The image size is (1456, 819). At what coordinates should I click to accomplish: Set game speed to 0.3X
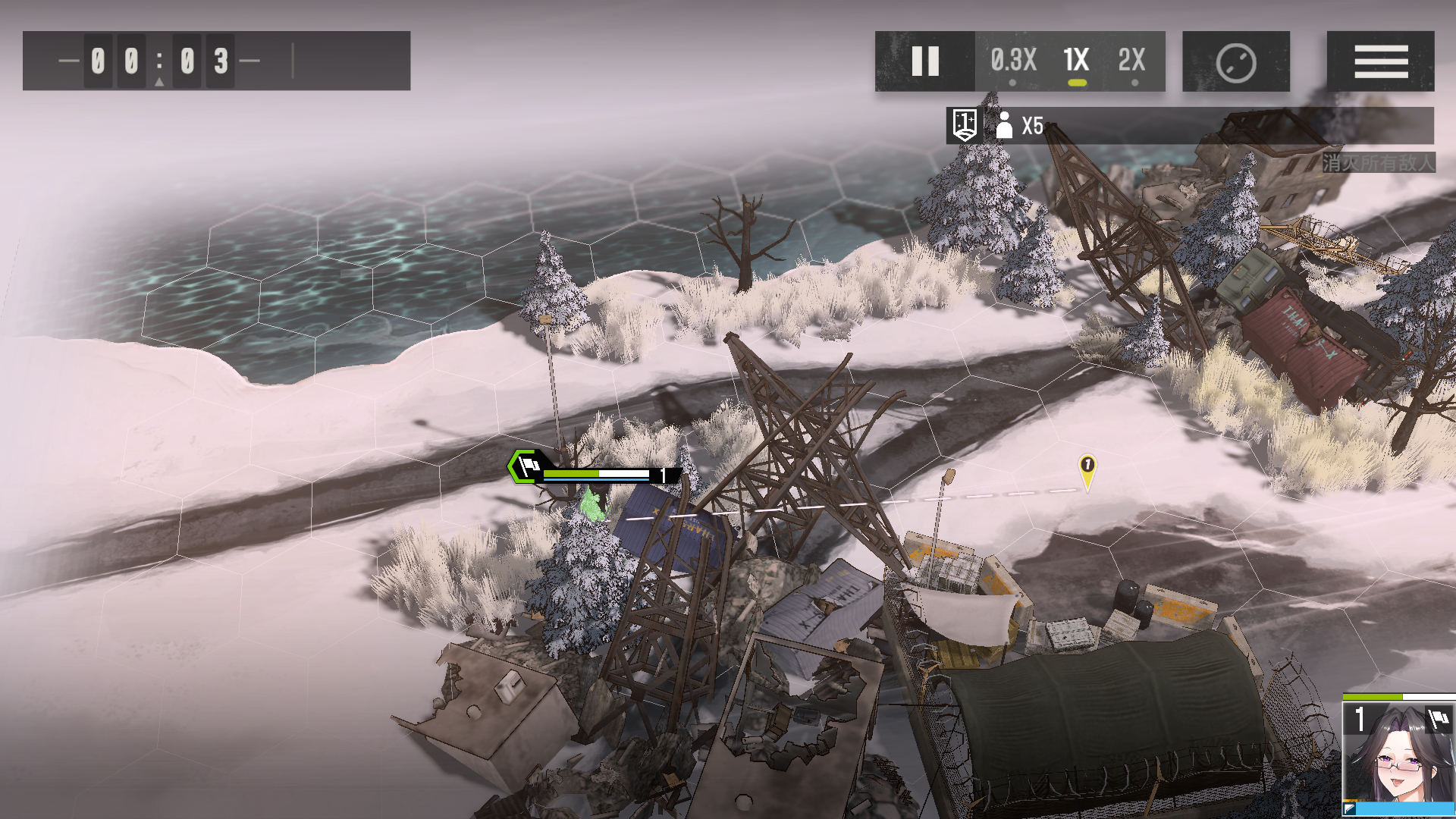tap(1013, 61)
